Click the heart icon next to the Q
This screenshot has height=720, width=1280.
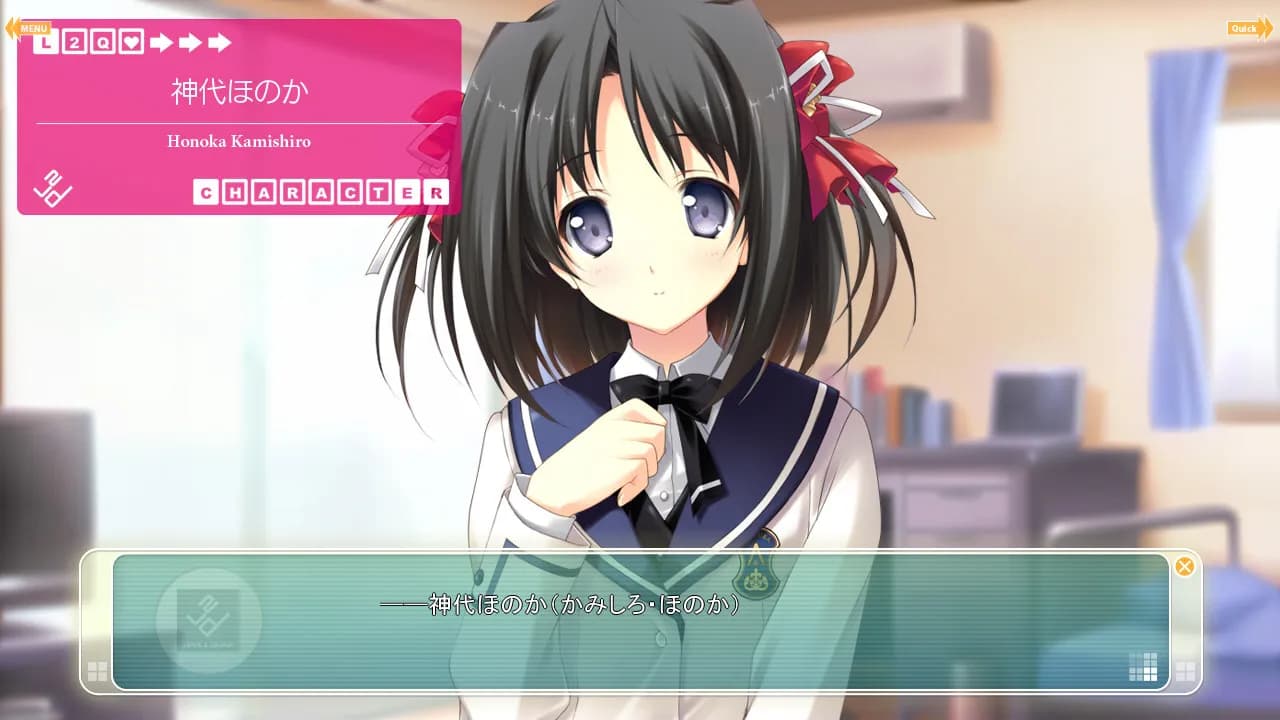[x=132, y=42]
